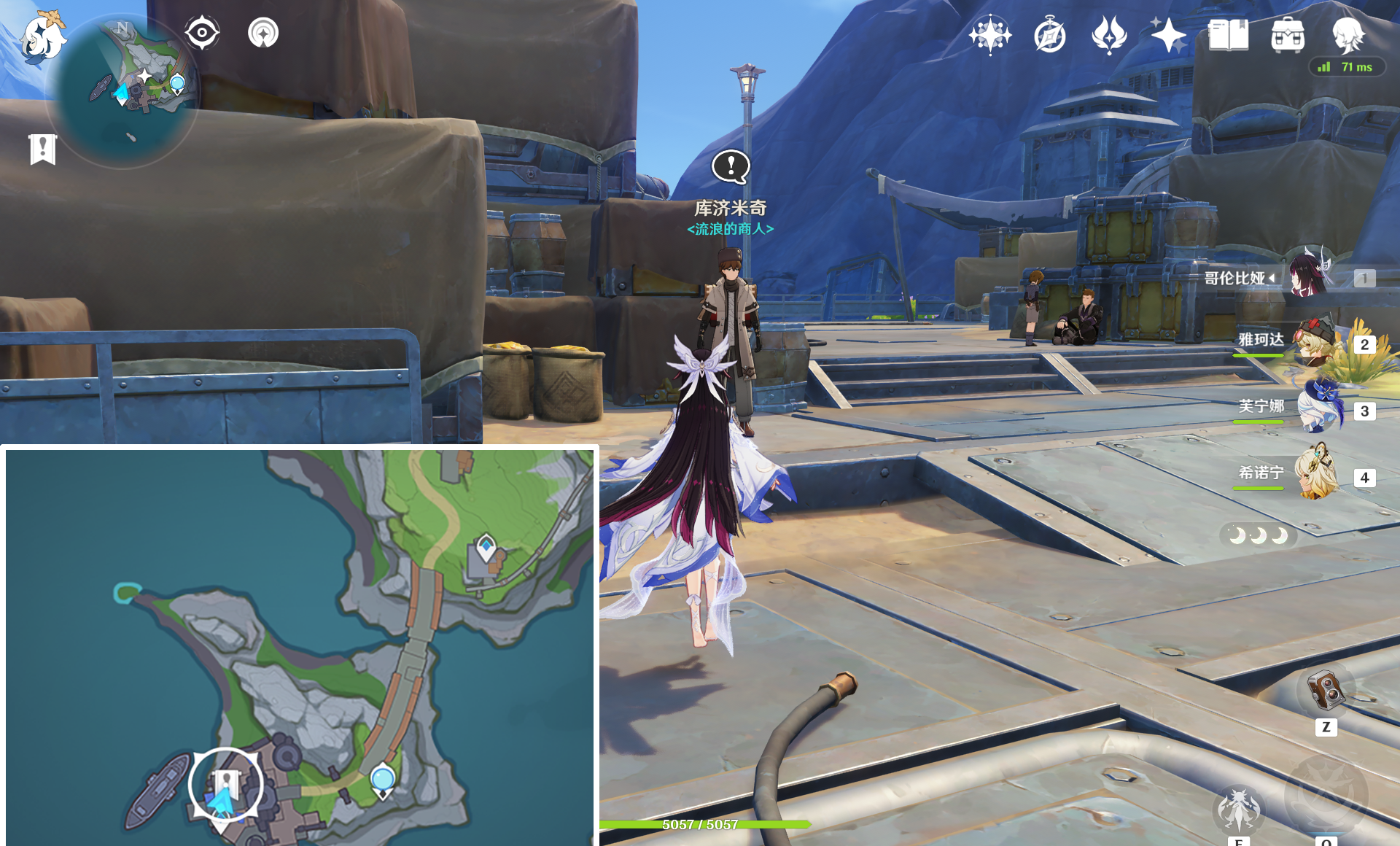Screen dimensions: 1400x846
Task: Click the teleport waypoint marker on the map
Action: pyautogui.click(x=383, y=780)
